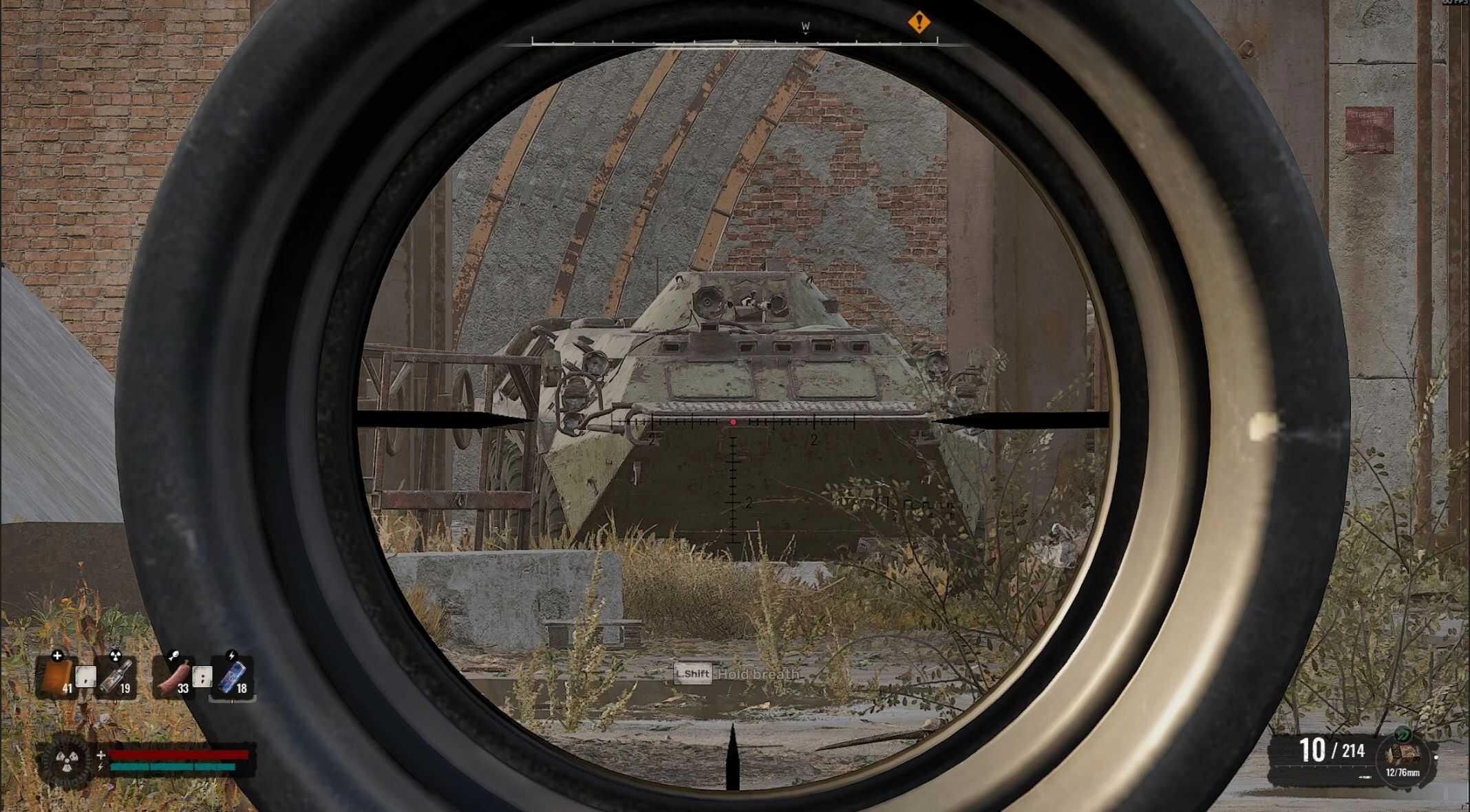
Task: Select the anti-radiation drug quickslot icon
Action: [116, 676]
